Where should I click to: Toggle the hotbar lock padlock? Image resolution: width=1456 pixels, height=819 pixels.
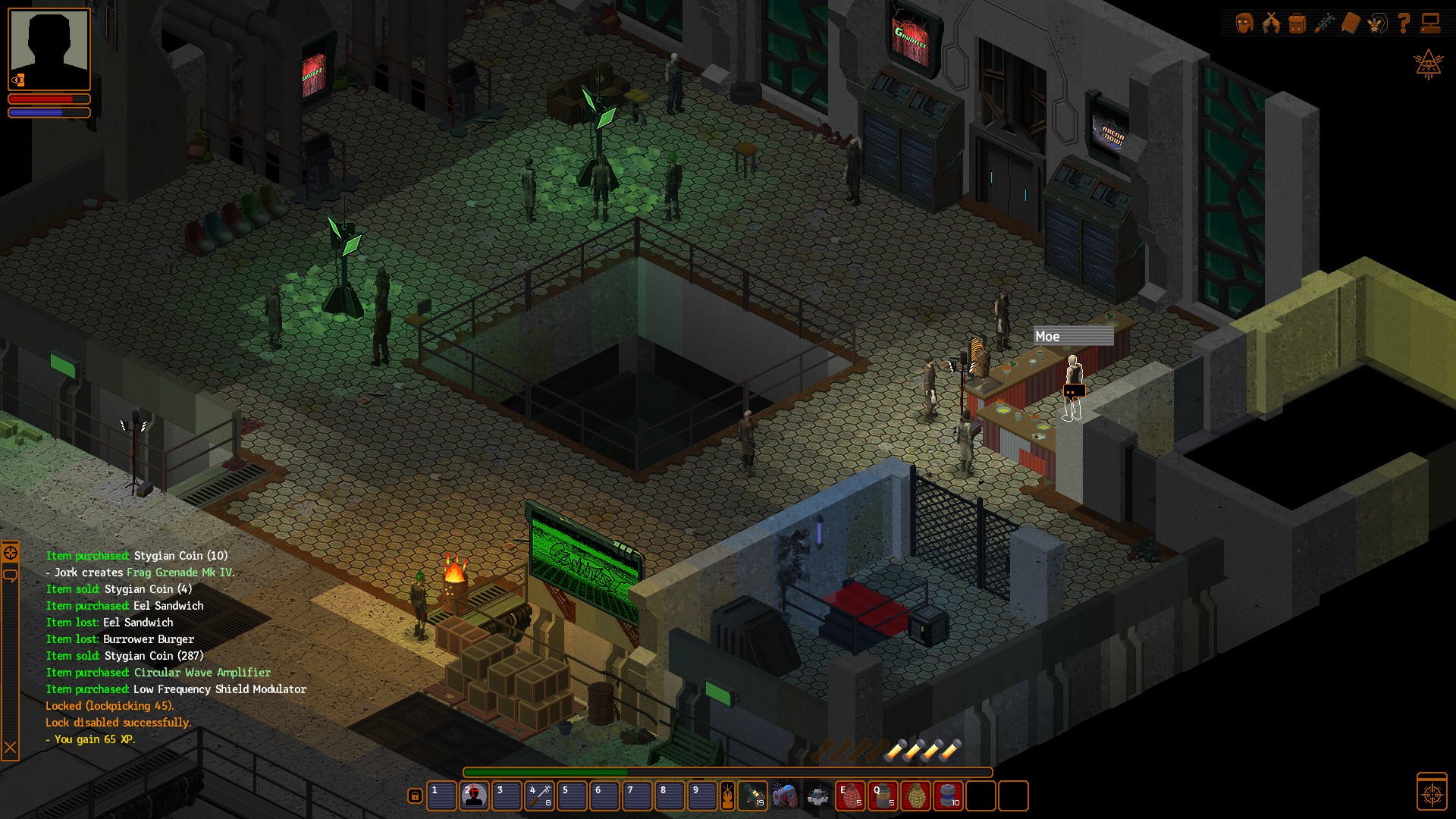coord(415,796)
